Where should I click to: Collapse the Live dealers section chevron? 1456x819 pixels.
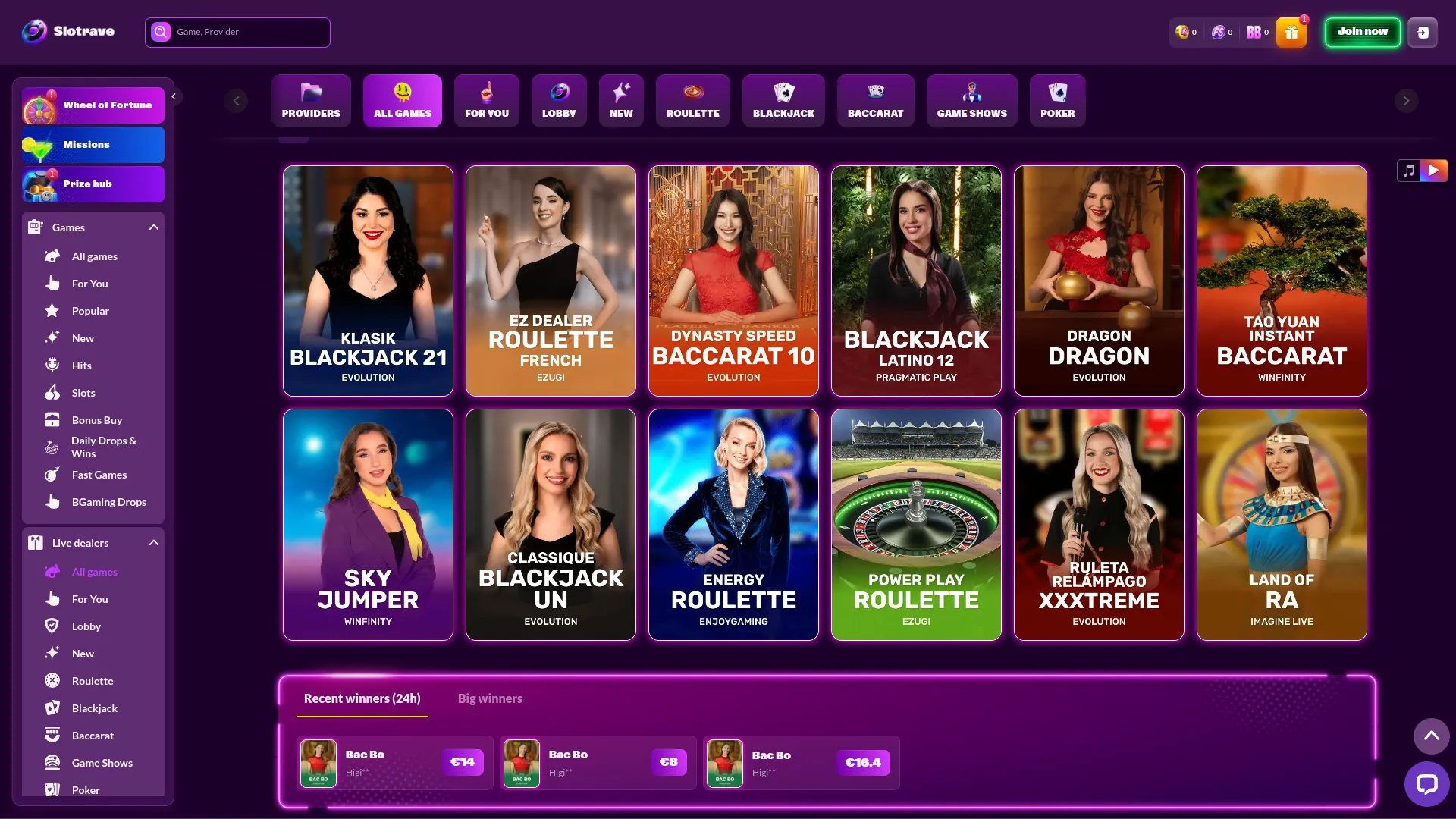point(153,542)
